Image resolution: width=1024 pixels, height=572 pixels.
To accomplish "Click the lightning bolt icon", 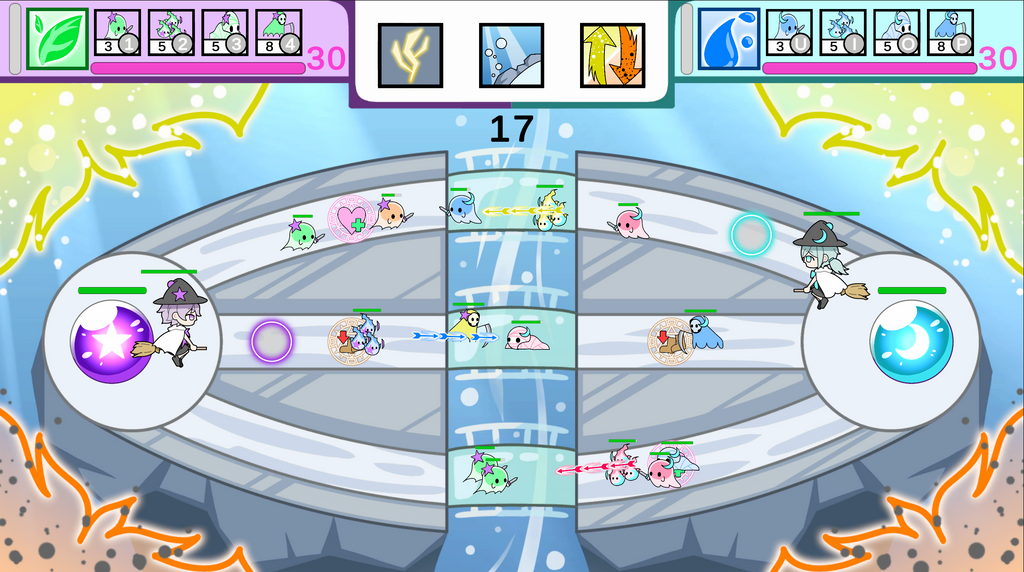I will (410, 55).
